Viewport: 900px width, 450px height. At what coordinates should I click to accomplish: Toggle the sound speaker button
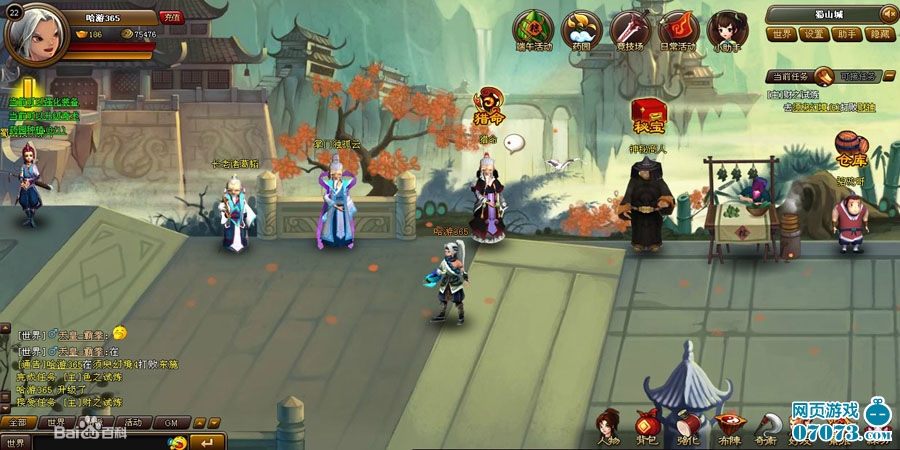pyautogui.click(x=887, y=13)
